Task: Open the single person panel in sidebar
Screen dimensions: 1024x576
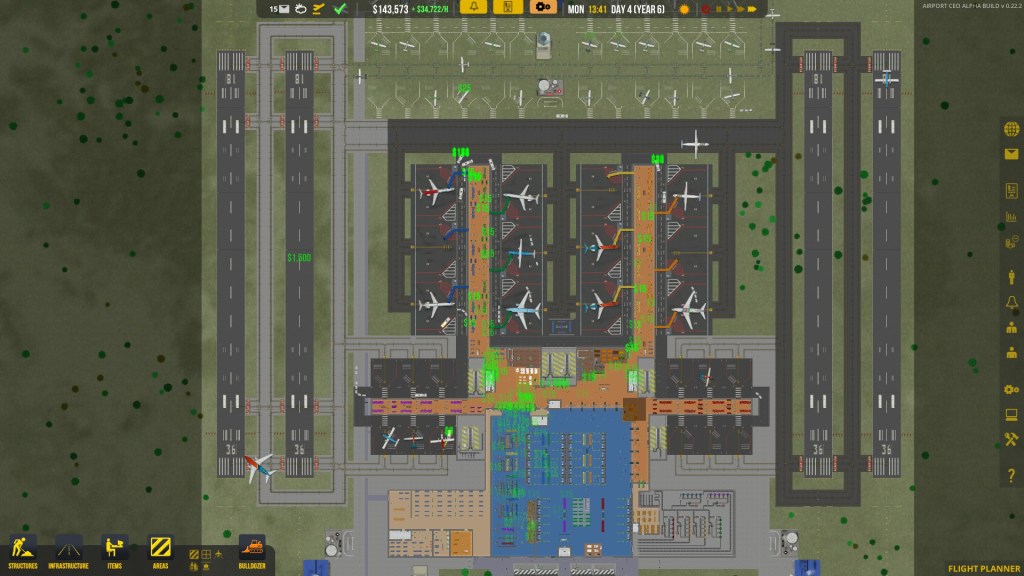Action: click(x=1011, y=277)
